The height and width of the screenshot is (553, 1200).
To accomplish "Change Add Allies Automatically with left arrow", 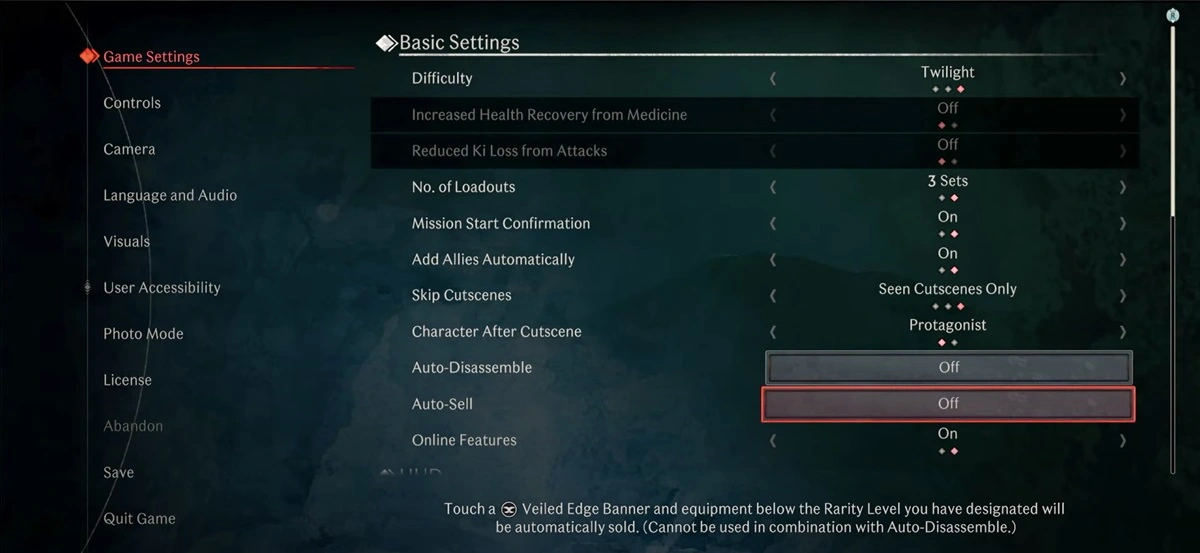I will (773, 259).
